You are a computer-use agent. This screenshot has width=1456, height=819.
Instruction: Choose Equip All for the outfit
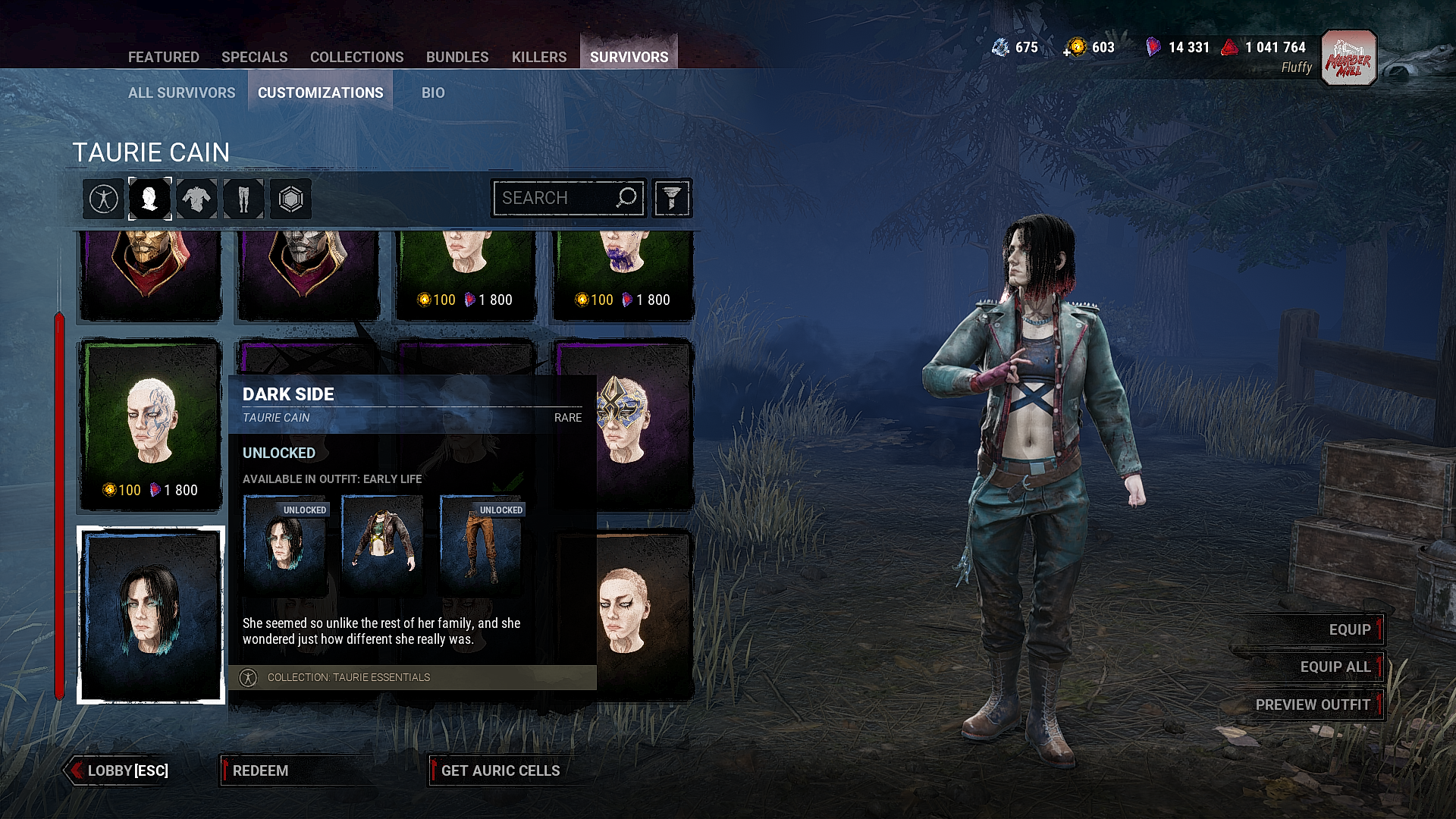pos(1335,667)
